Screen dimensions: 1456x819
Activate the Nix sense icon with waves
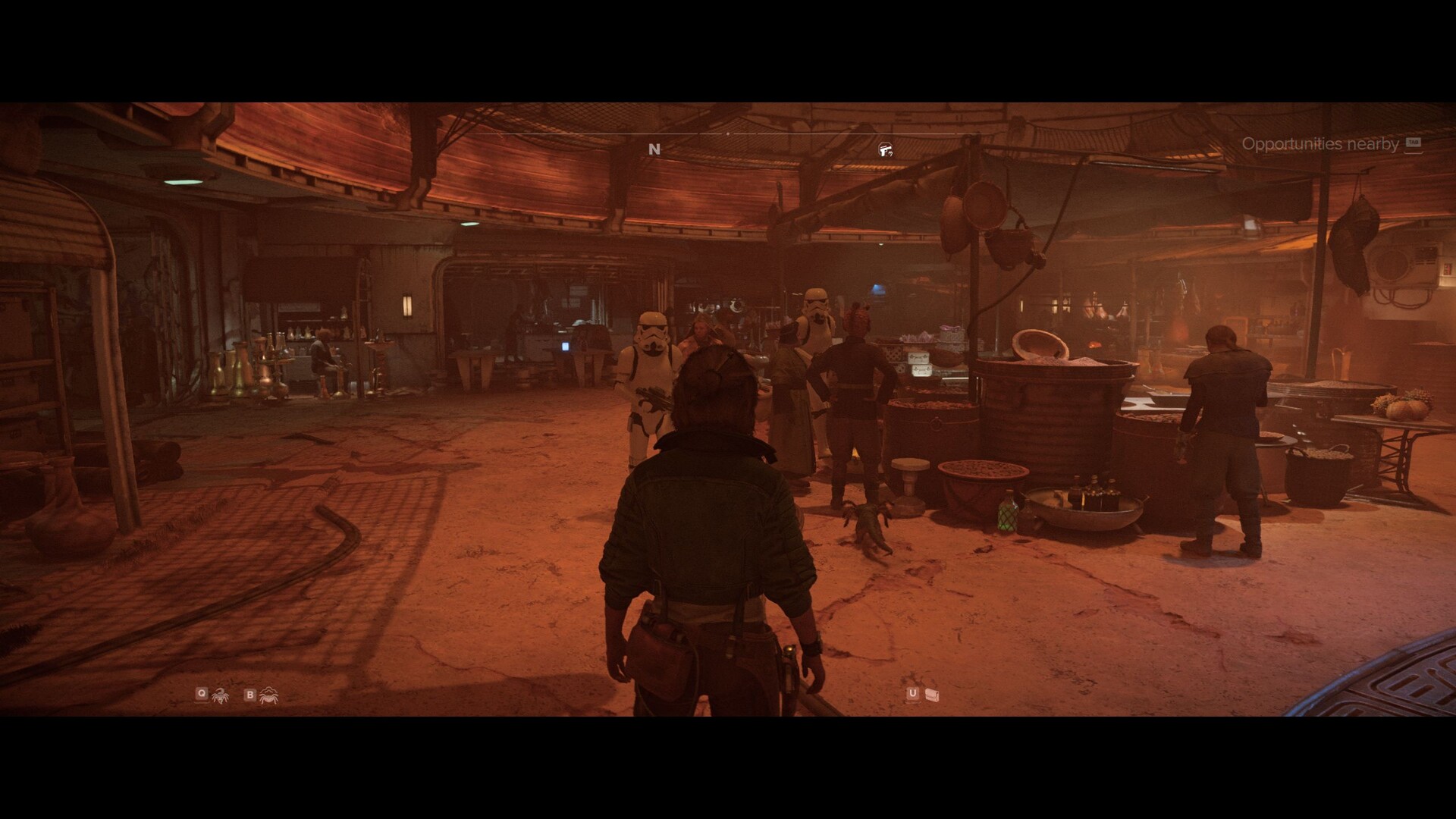[x=268, y=694]
